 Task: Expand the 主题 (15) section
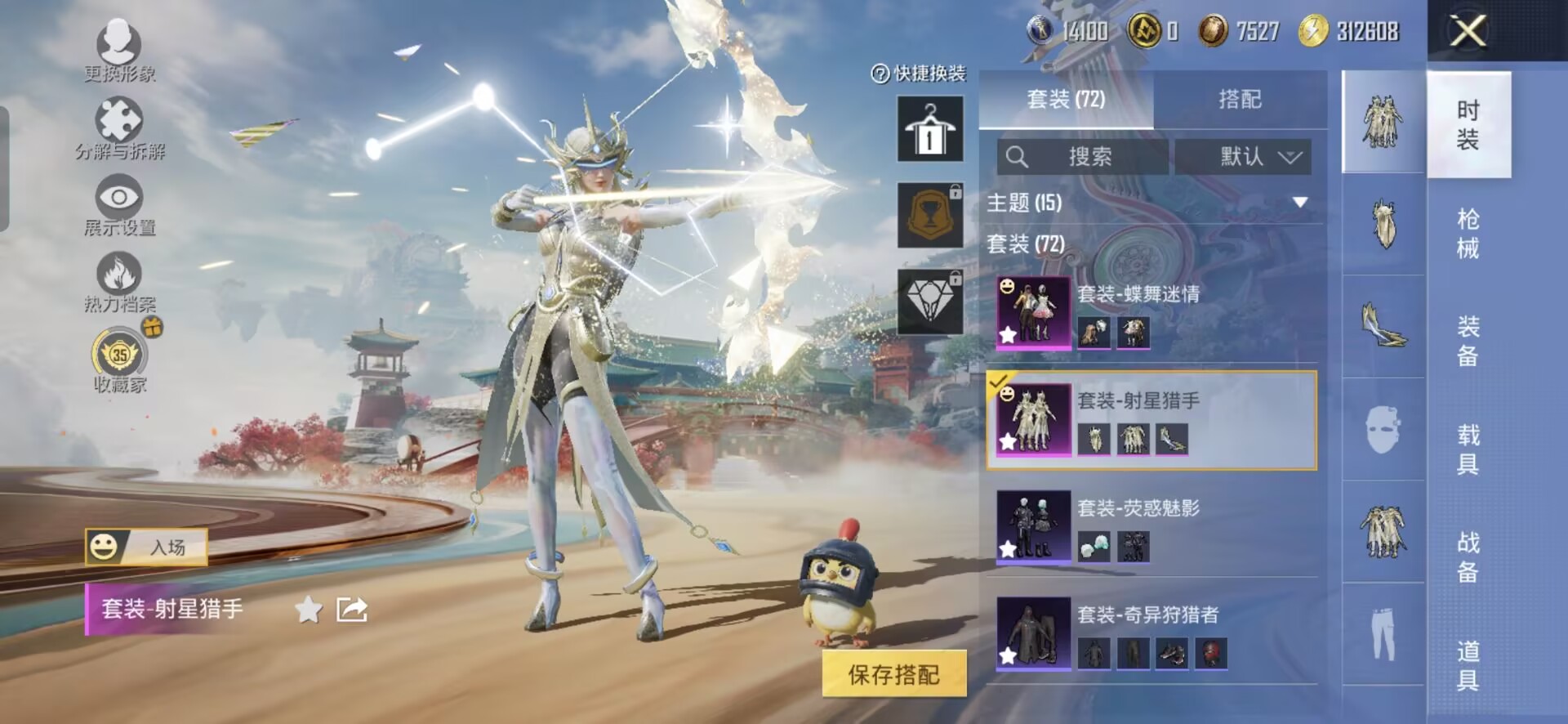click(x=1300, y=203)
